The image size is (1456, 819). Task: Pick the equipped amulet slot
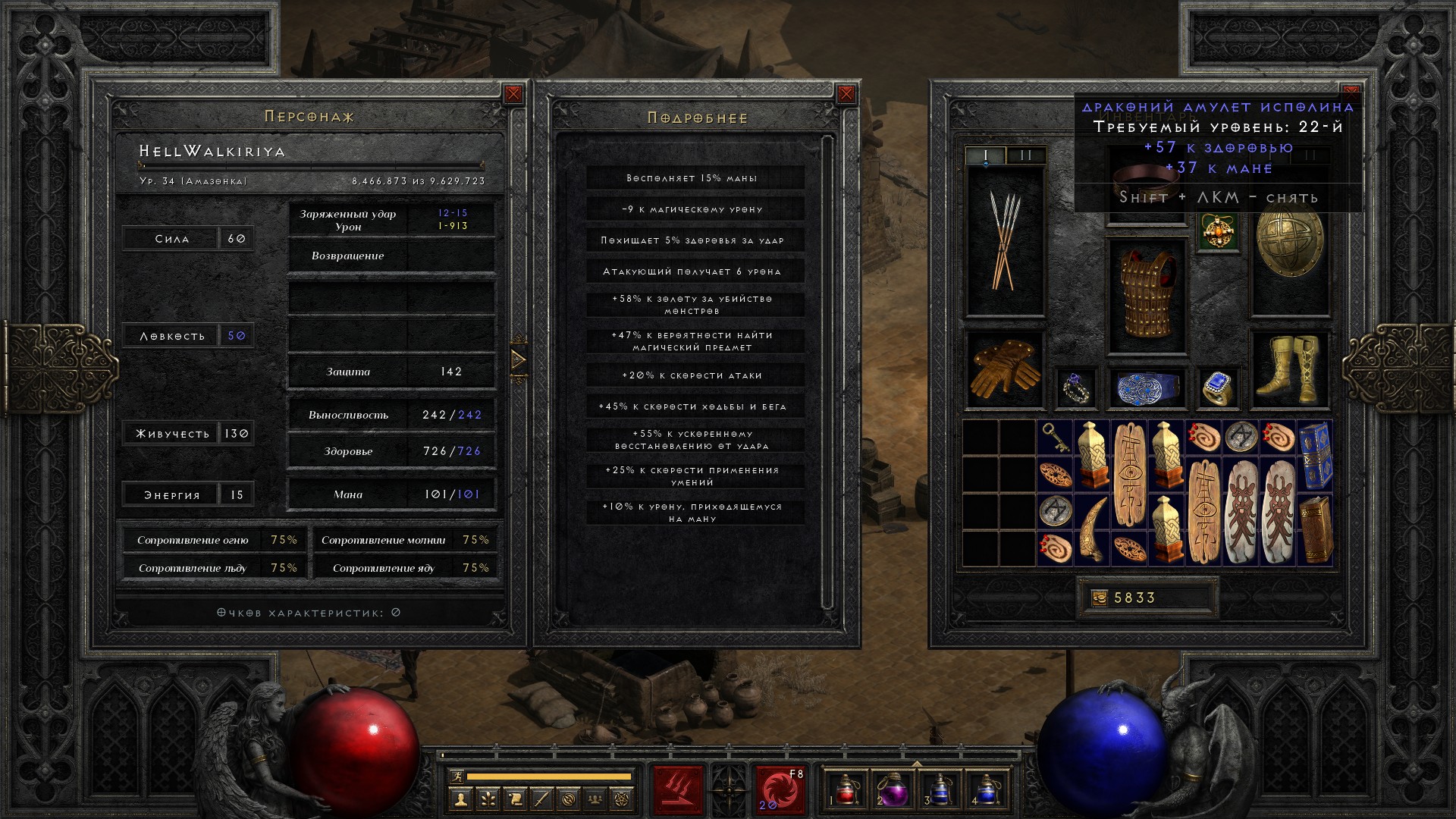(1219, 231)
